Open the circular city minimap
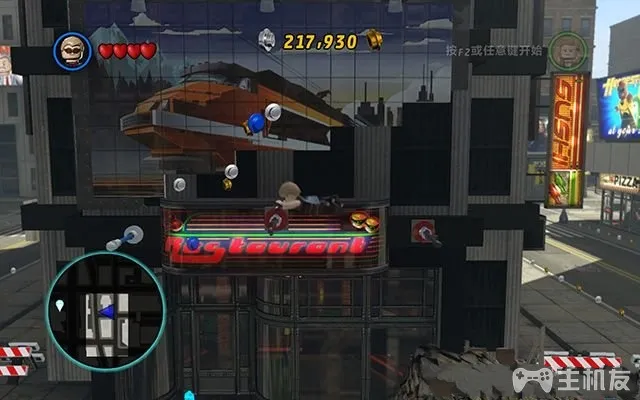This screenshot has height=400, width=640. coord(105,311)
